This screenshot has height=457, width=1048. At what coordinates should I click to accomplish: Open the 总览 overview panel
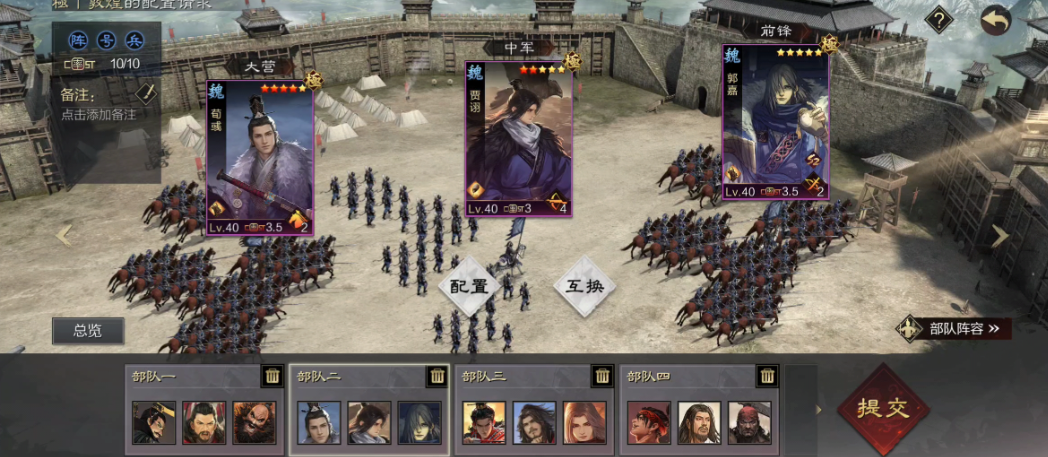click(88, 331)
